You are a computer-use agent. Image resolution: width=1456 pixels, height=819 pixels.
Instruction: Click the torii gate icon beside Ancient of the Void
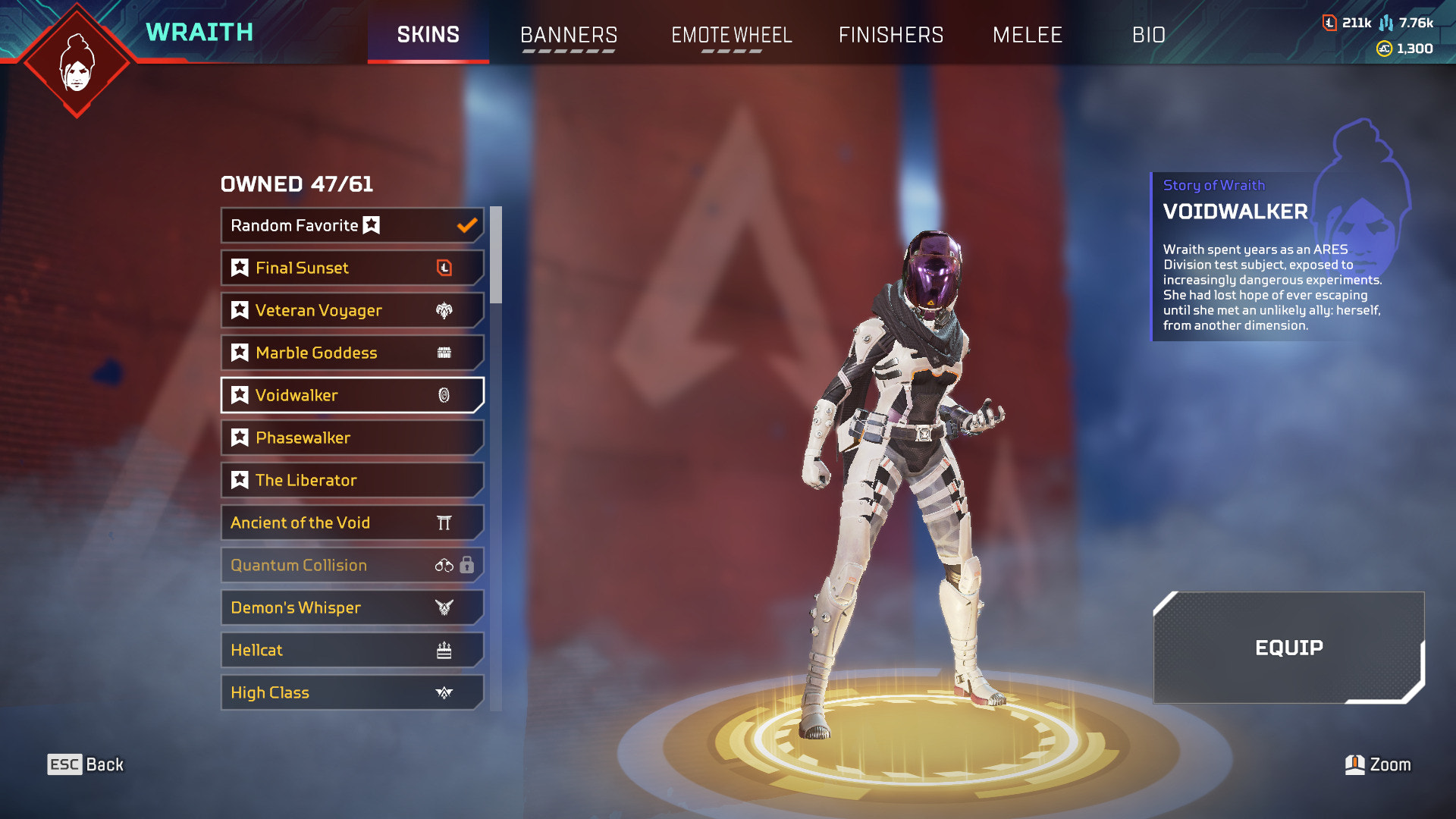pyautogui.click(x=445, y=522)
